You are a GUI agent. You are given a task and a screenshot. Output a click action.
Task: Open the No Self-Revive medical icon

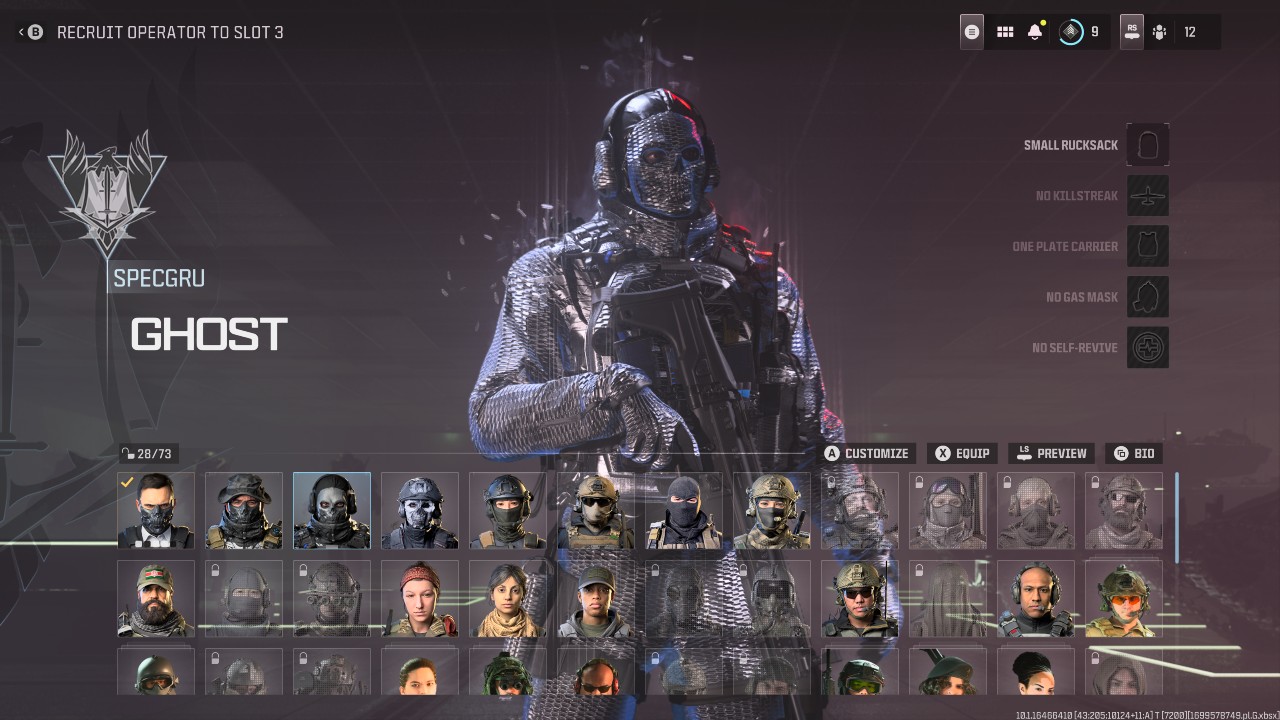point(1147,347)
